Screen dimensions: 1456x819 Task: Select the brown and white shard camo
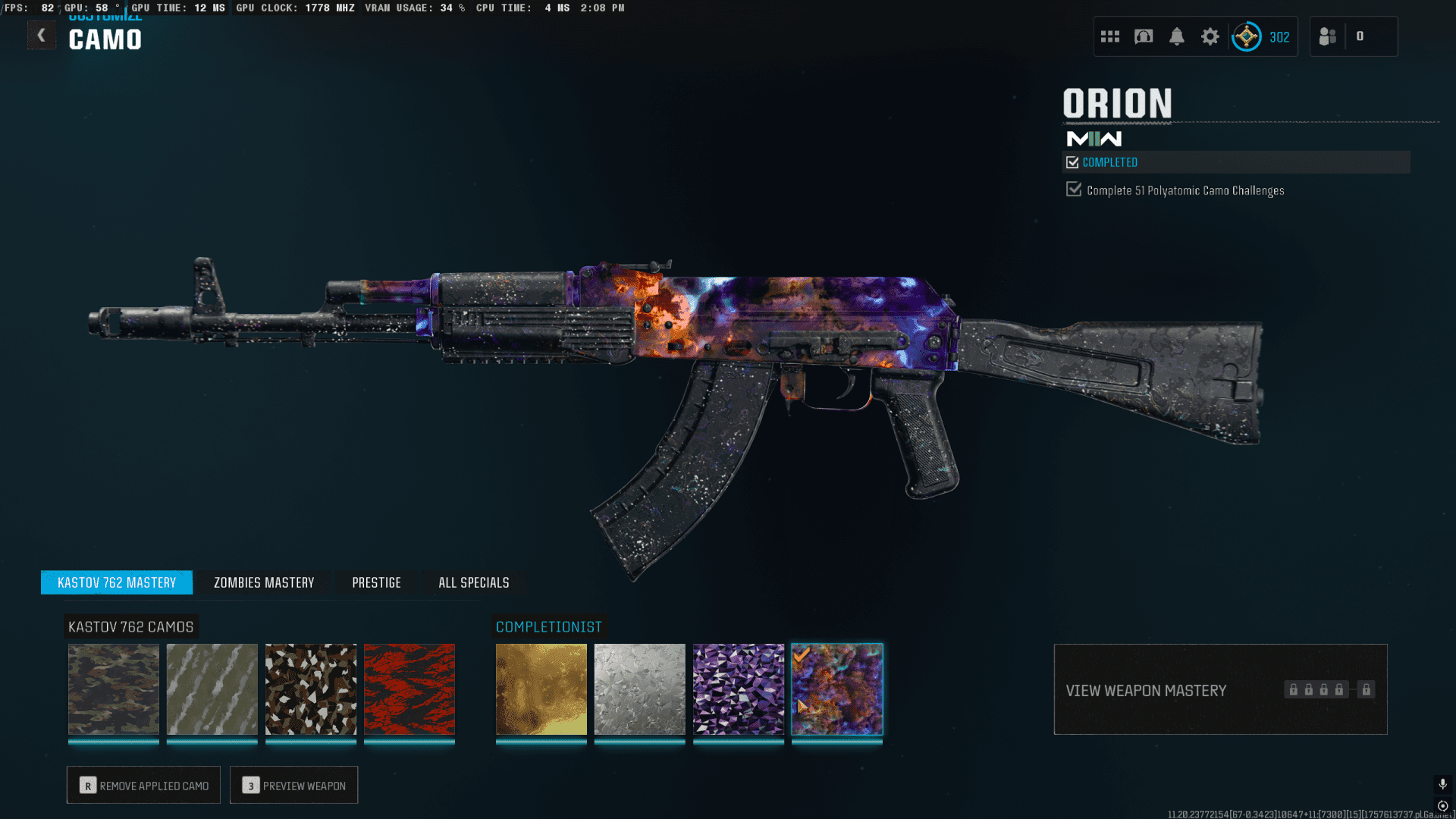(x=311, y=689)
